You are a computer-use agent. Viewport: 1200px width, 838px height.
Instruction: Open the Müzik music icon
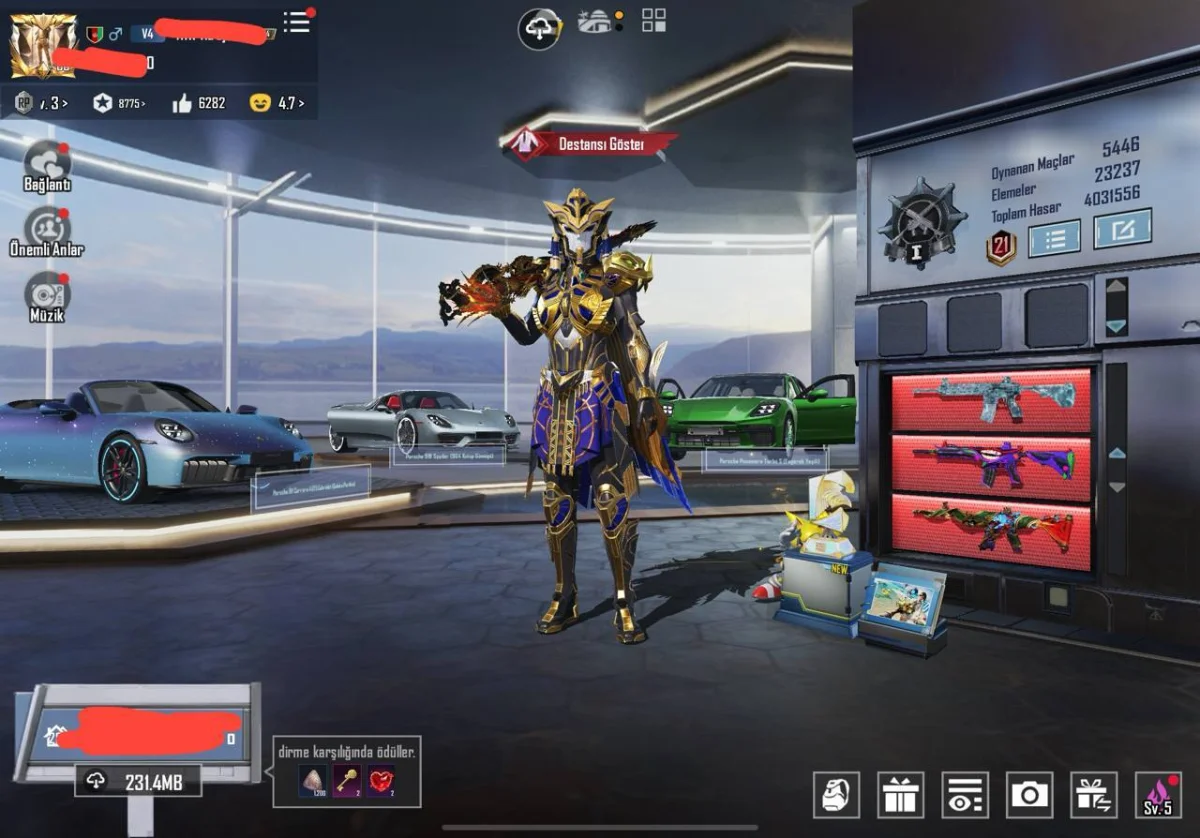click(47, 295)
